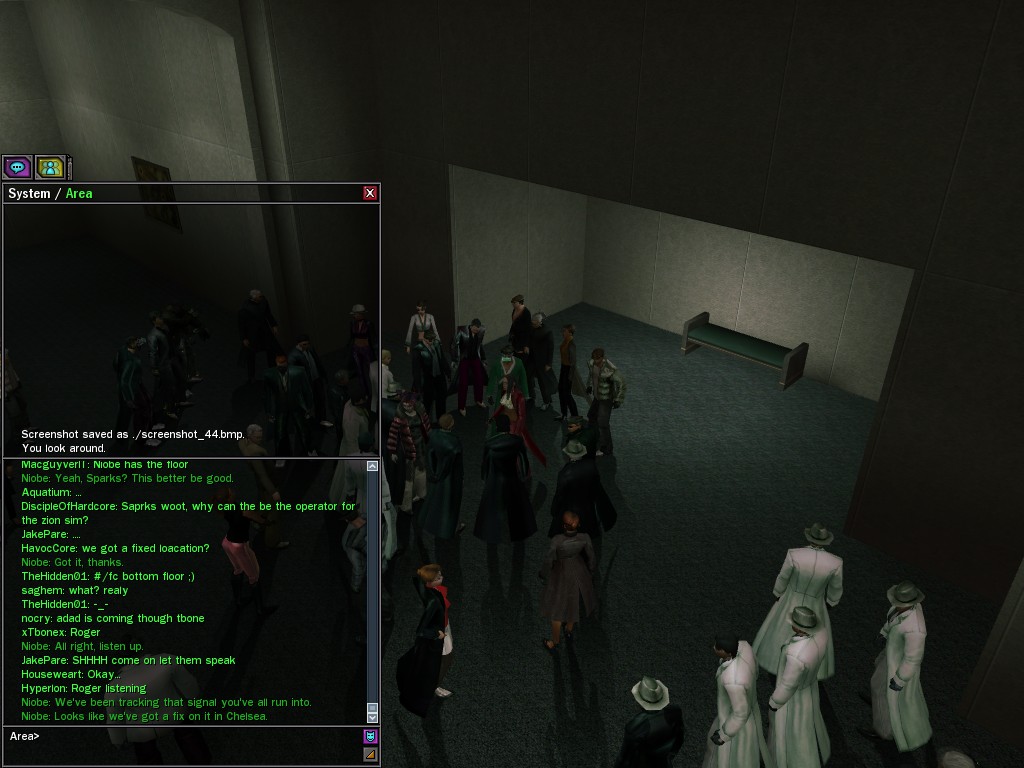Close the System / Area chat window
This screenshot has width=1024, height=768.
(x=370, y=193)
